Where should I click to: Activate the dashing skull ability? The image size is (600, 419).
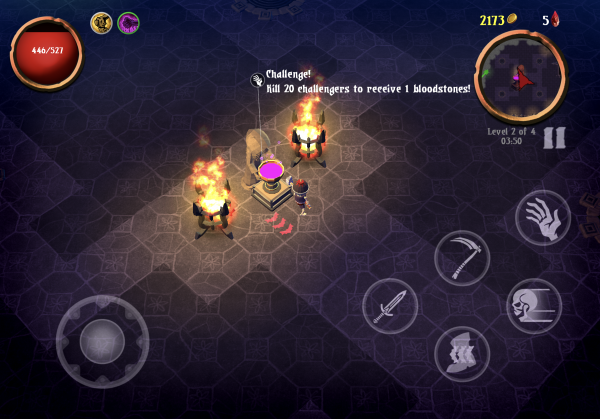534,306
